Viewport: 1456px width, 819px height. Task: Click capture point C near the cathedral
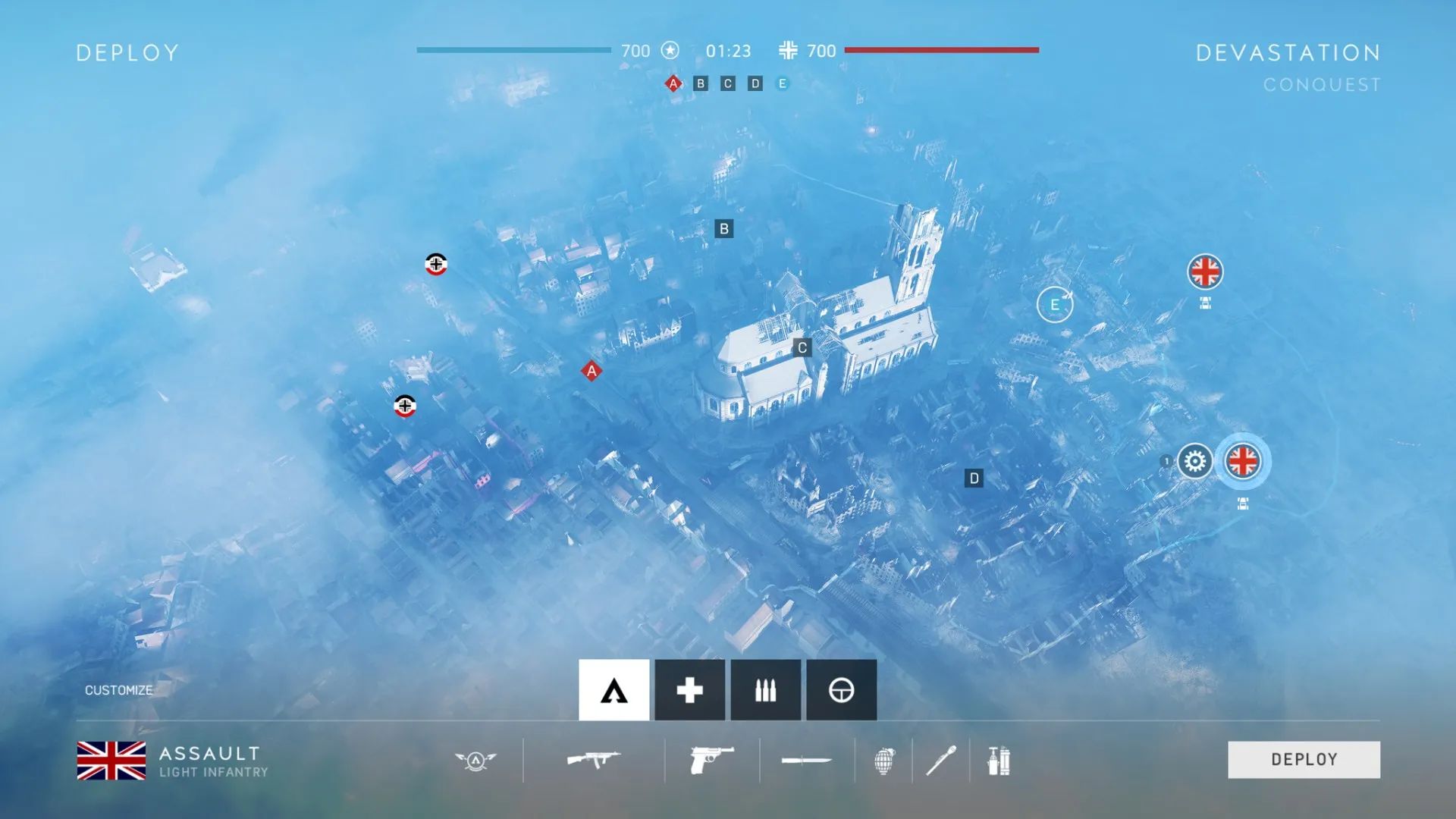(801, 347)
